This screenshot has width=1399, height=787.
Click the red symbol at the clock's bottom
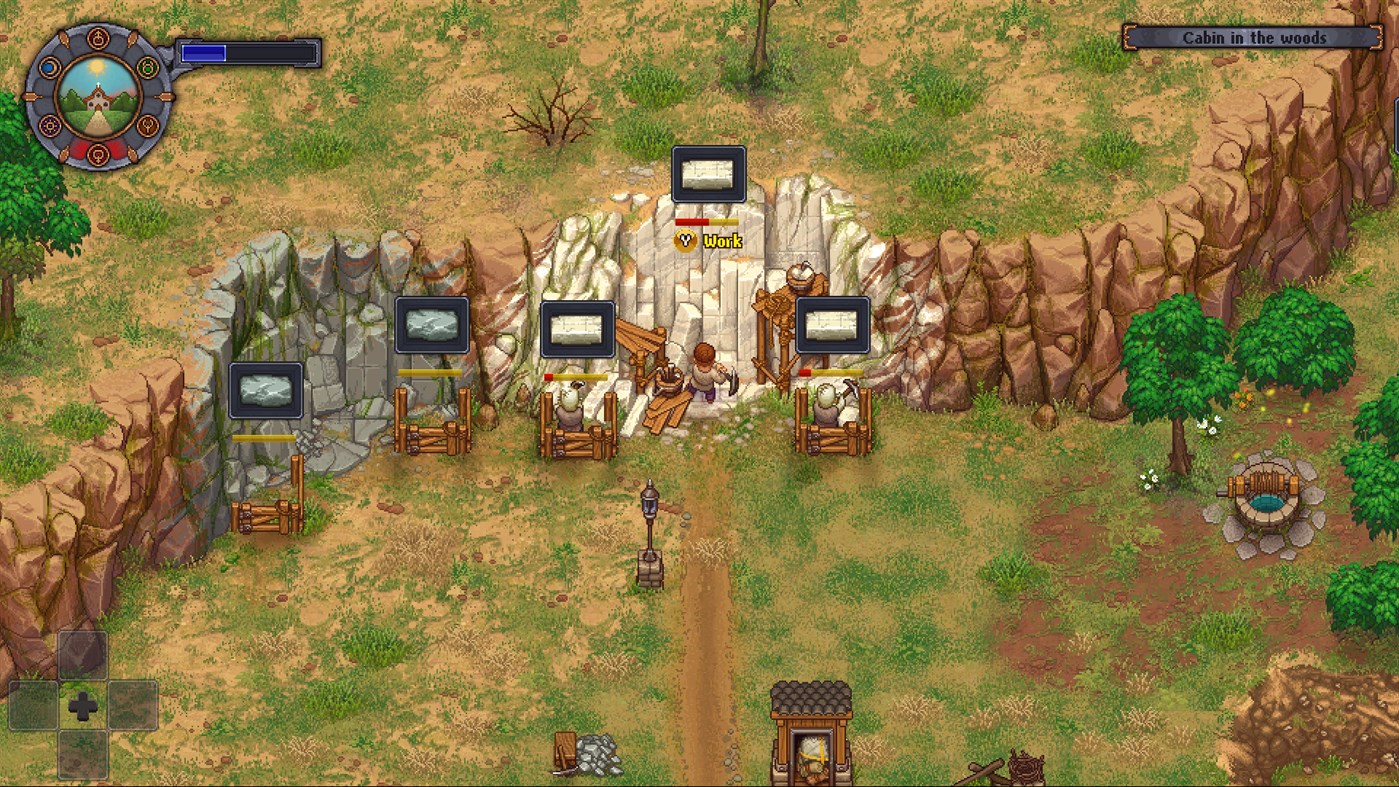point(97,154)
